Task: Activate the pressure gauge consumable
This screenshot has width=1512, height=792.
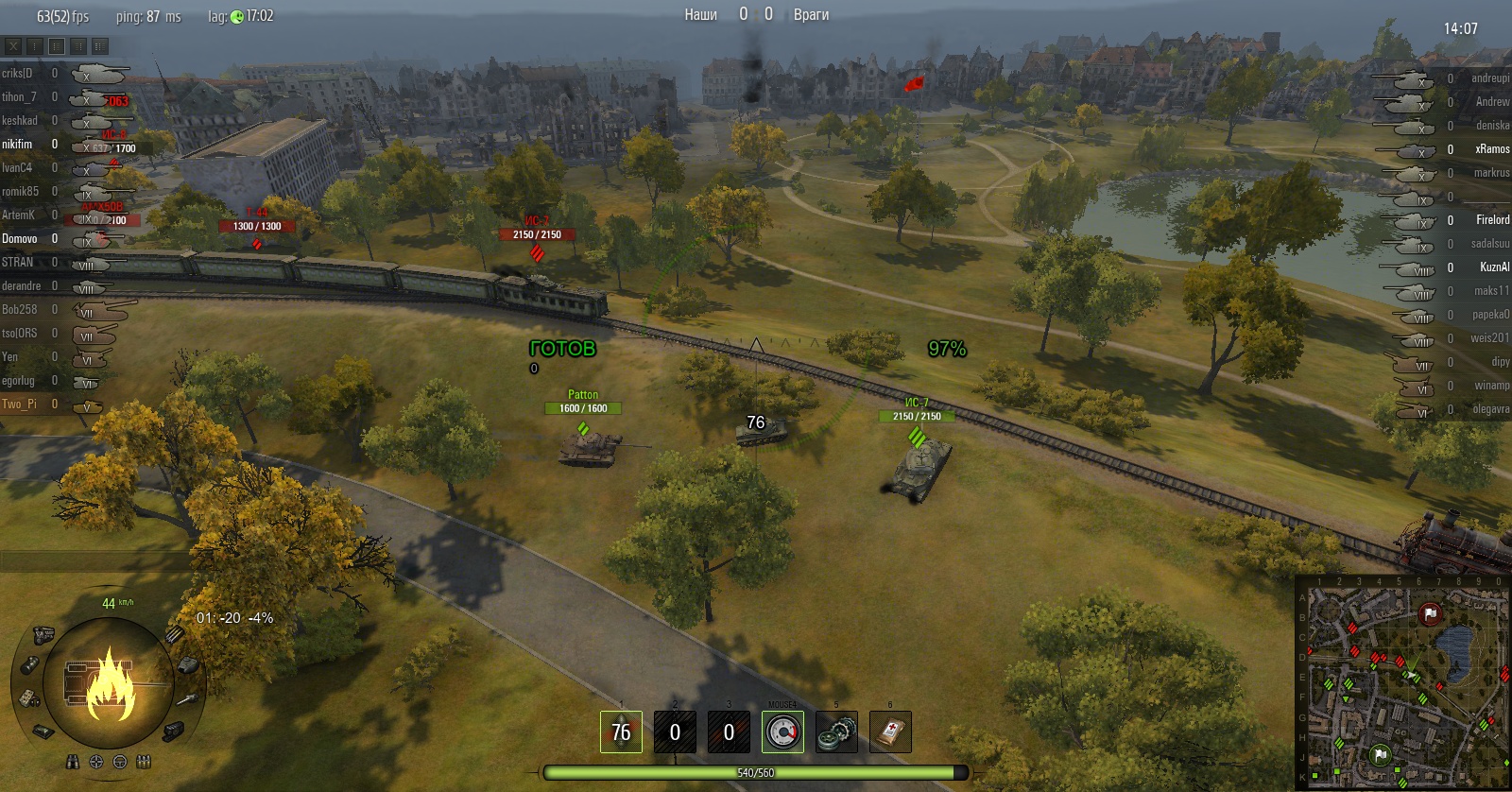Action: 782,732
